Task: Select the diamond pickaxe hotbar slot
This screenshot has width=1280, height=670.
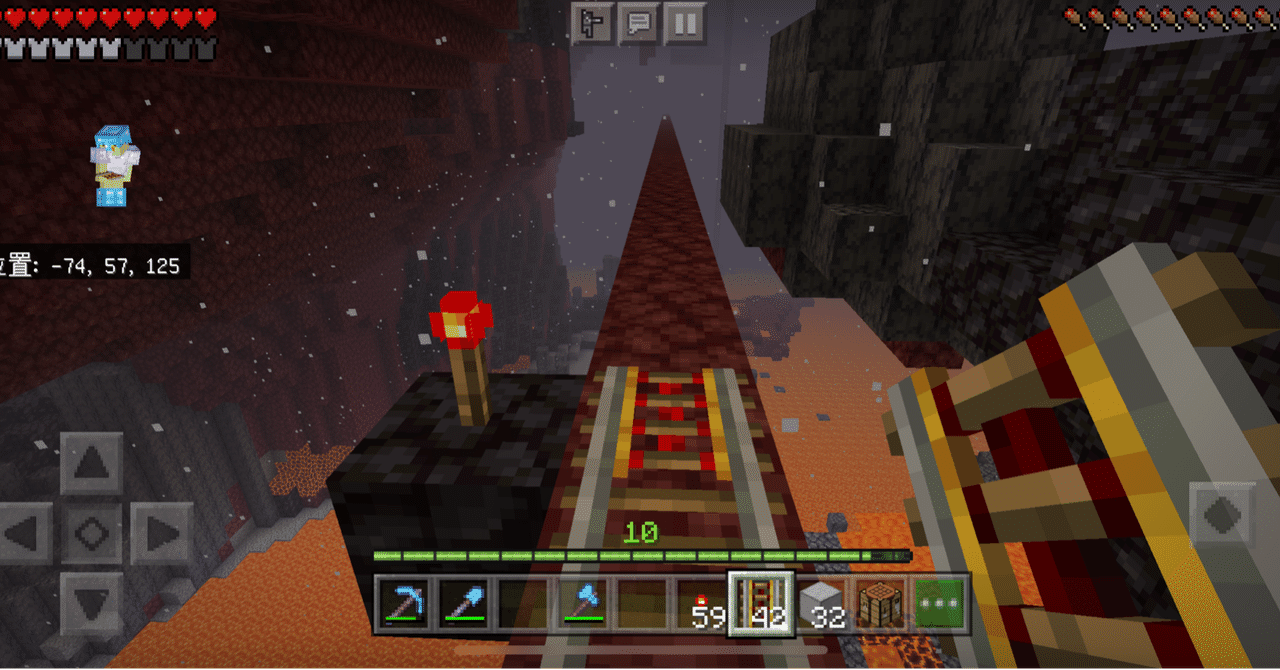Action: pyautogui.click(x=405, y=603)
